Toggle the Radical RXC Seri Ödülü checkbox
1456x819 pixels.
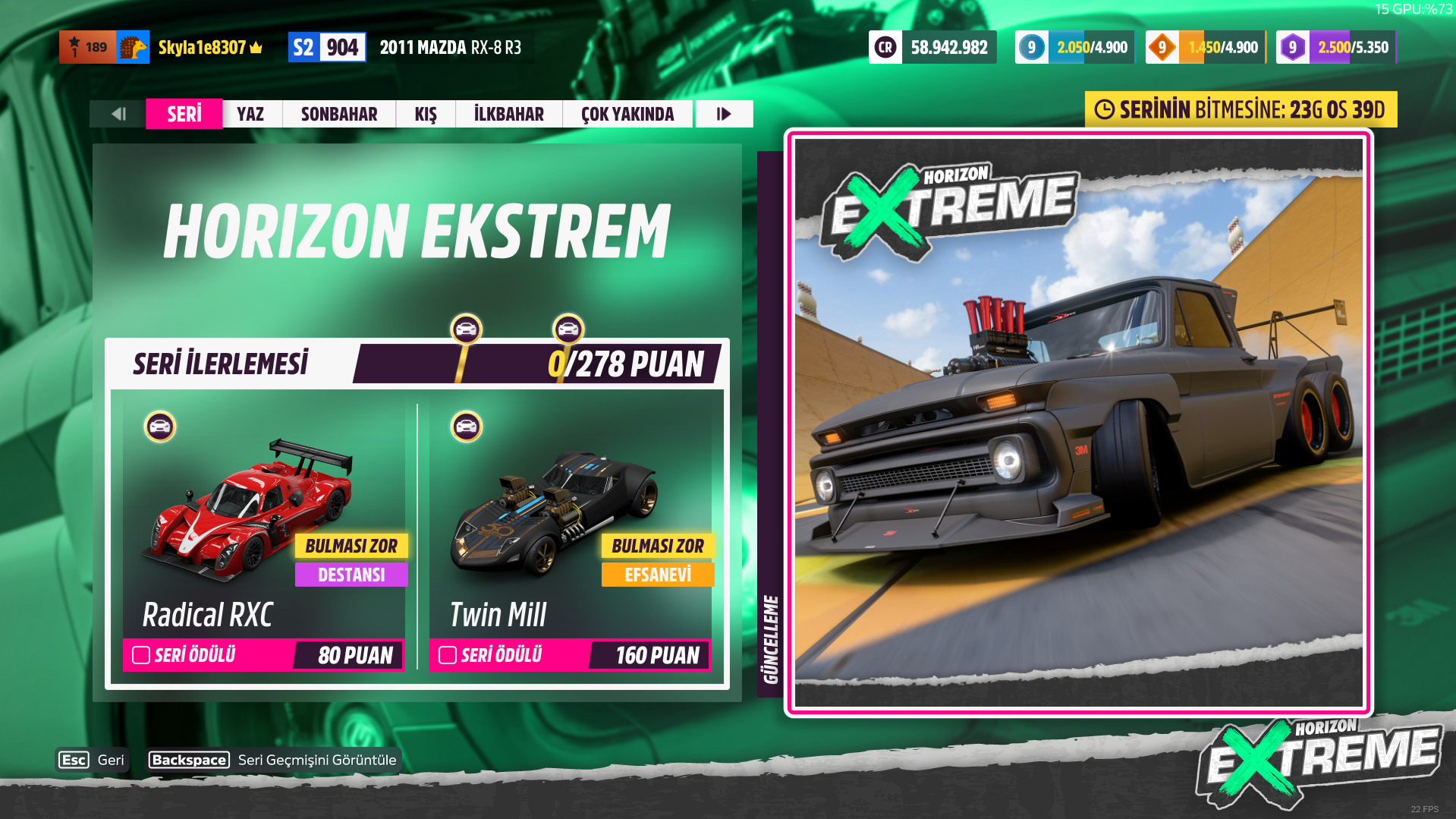point(141,655)
